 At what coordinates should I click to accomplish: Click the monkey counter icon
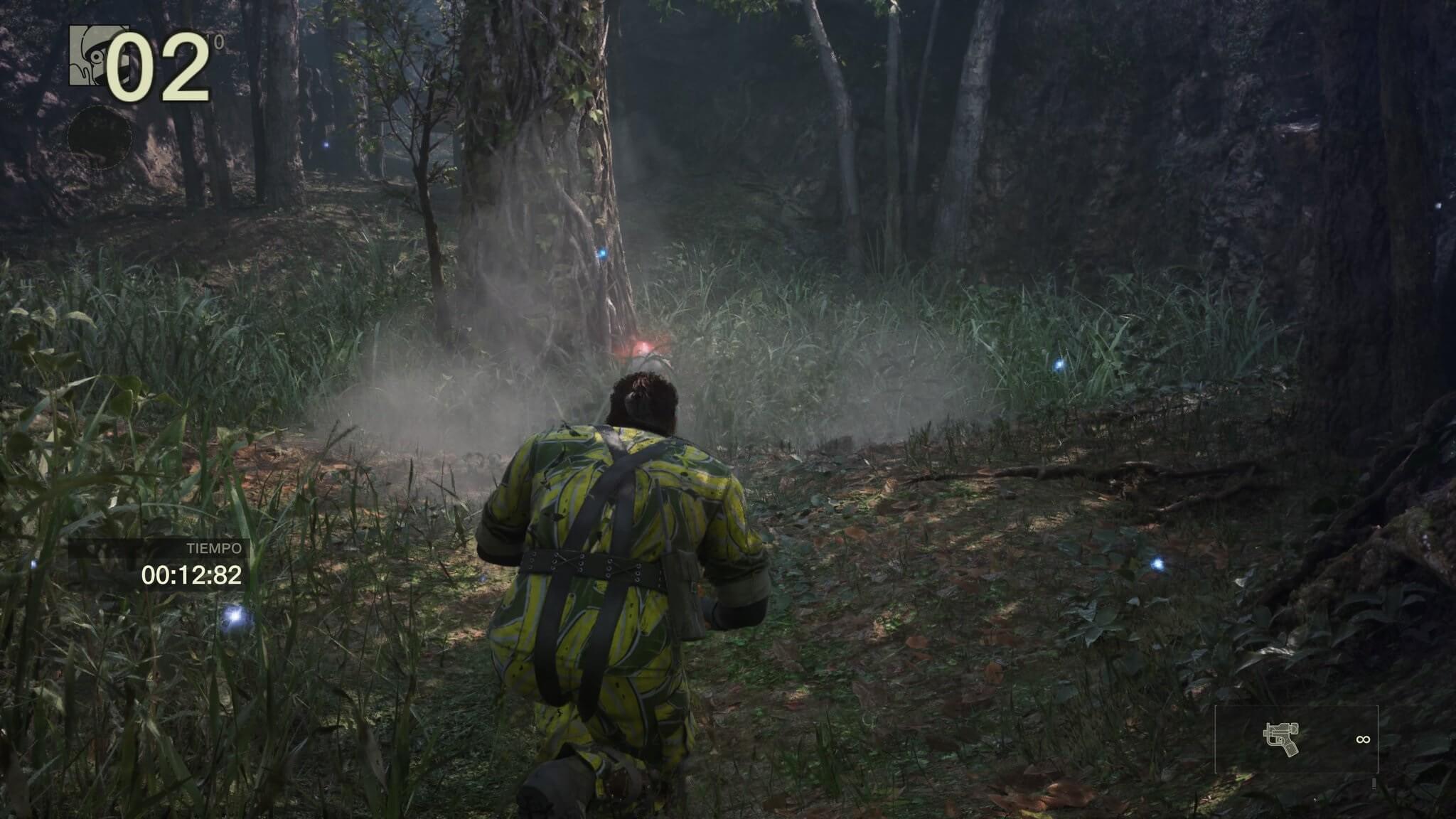[90, 55]
